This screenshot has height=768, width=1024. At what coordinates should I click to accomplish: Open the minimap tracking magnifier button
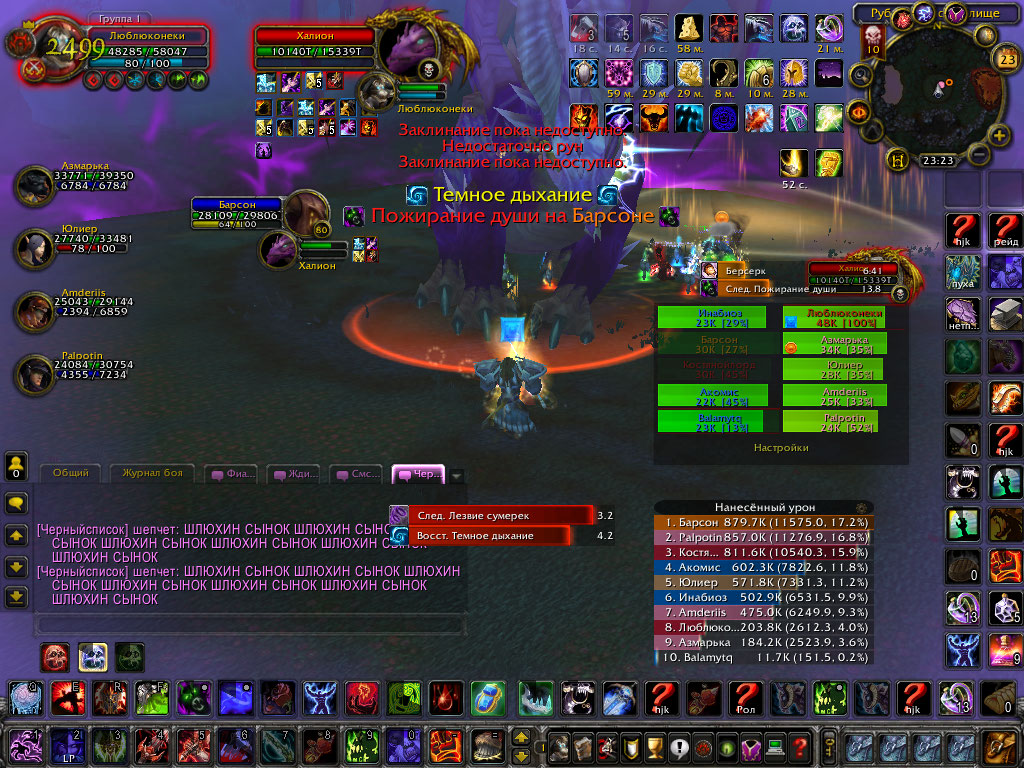[860, 75]
